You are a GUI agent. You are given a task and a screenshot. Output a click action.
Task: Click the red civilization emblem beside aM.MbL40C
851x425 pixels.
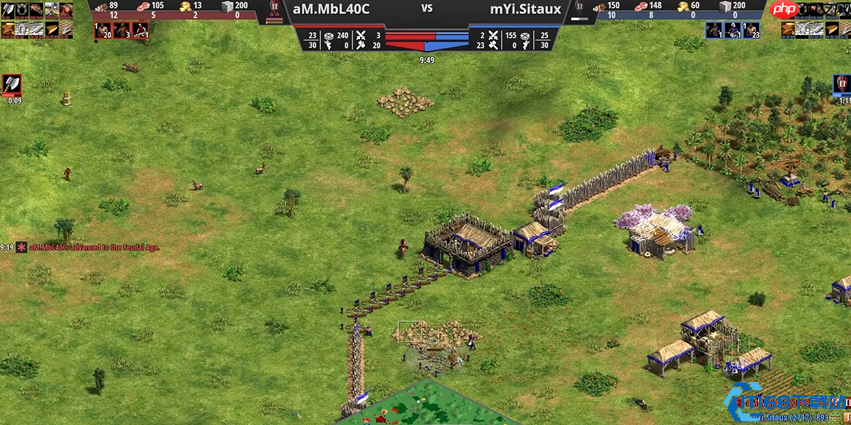(274, 11)
